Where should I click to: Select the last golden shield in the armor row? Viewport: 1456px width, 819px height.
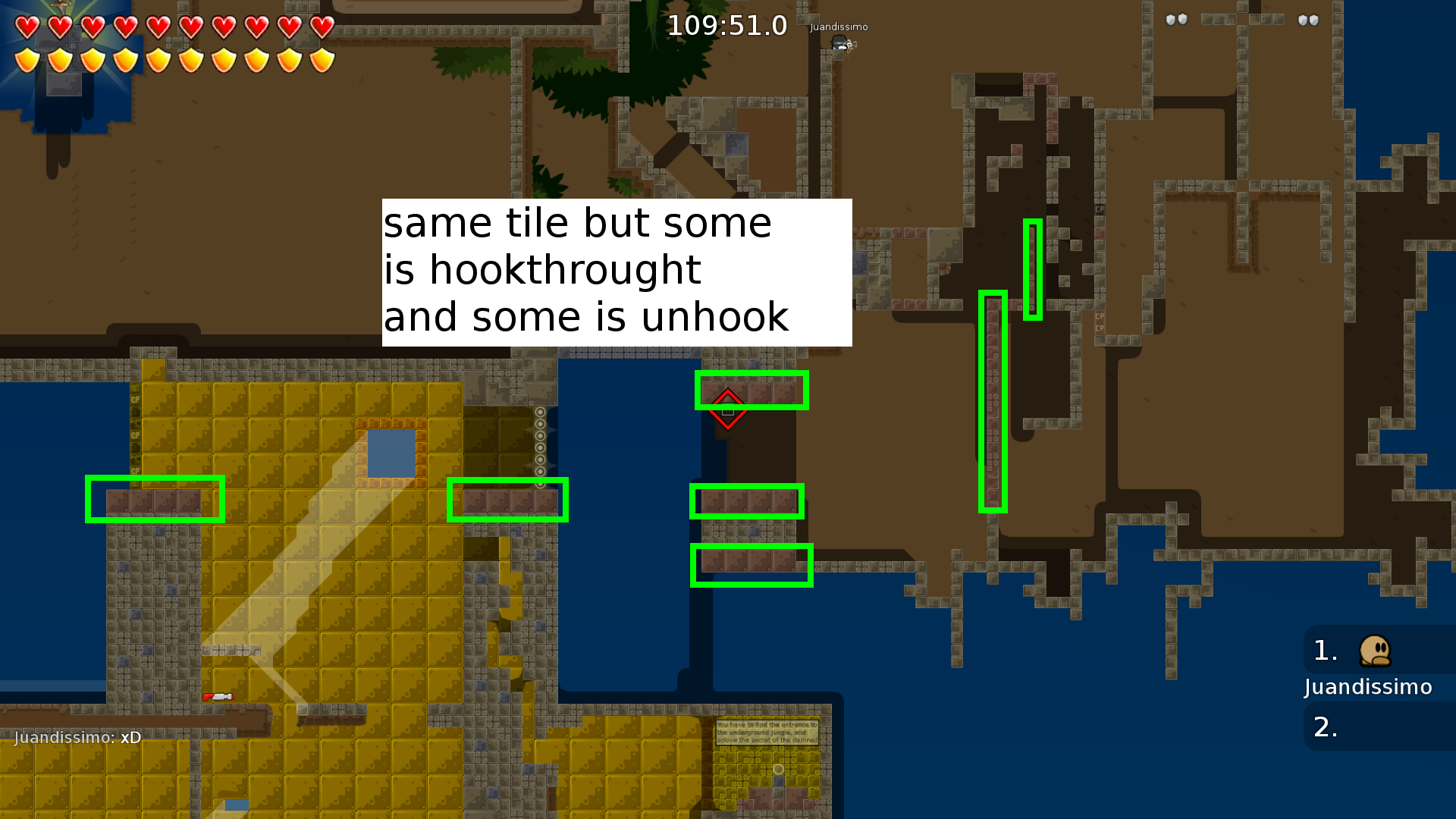click(322, 59)
